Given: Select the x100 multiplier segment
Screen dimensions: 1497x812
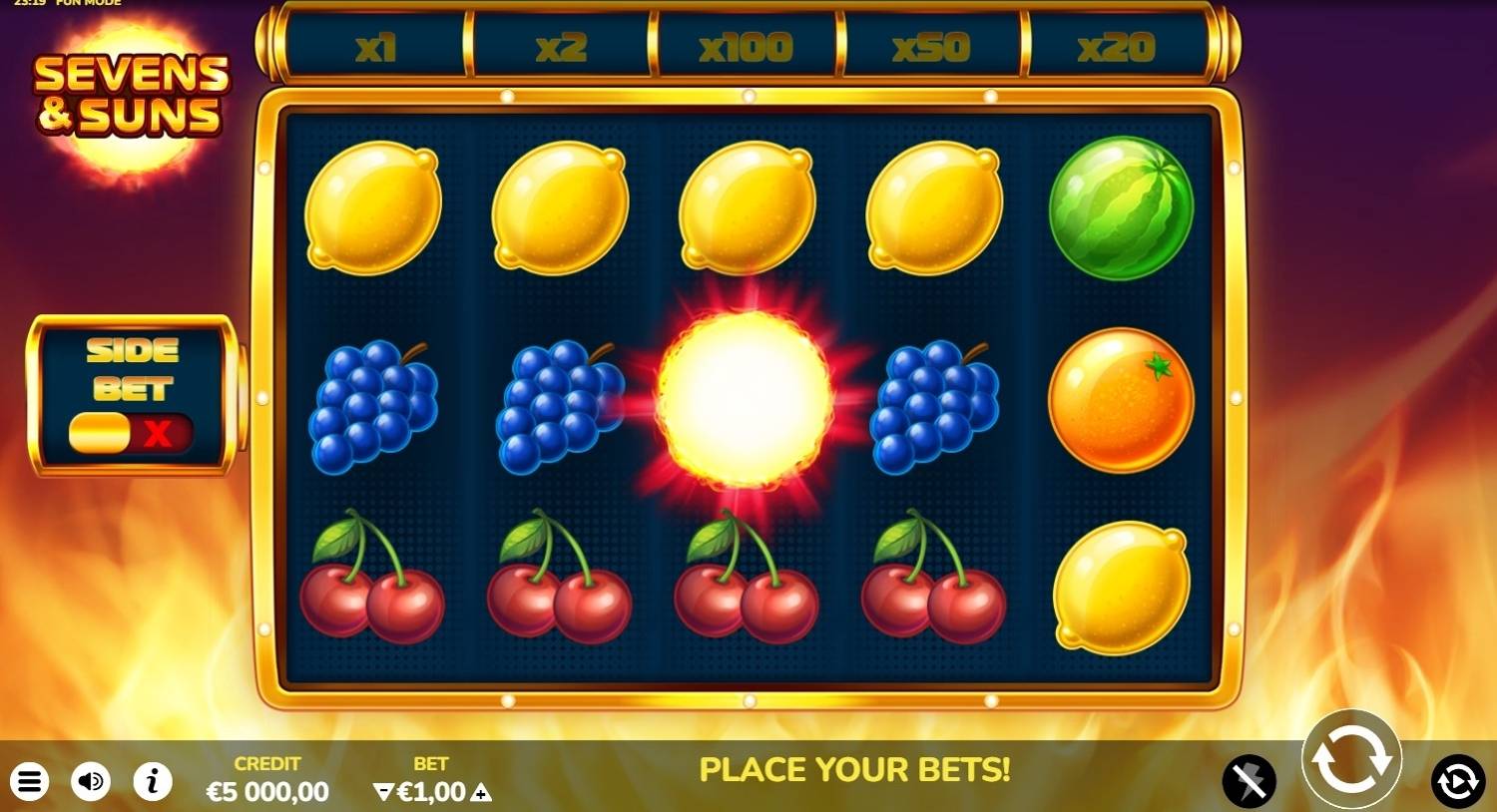Looking at the screenshot, I should click(747, 45).
